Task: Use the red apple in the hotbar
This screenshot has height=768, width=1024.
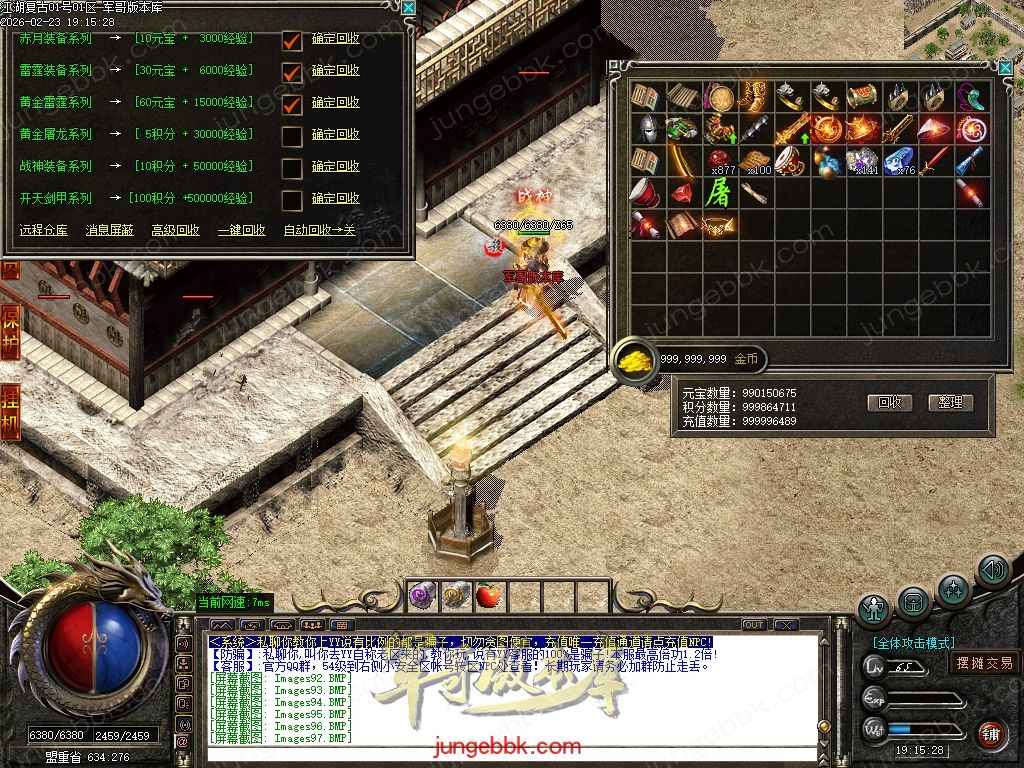Action: 488,596
